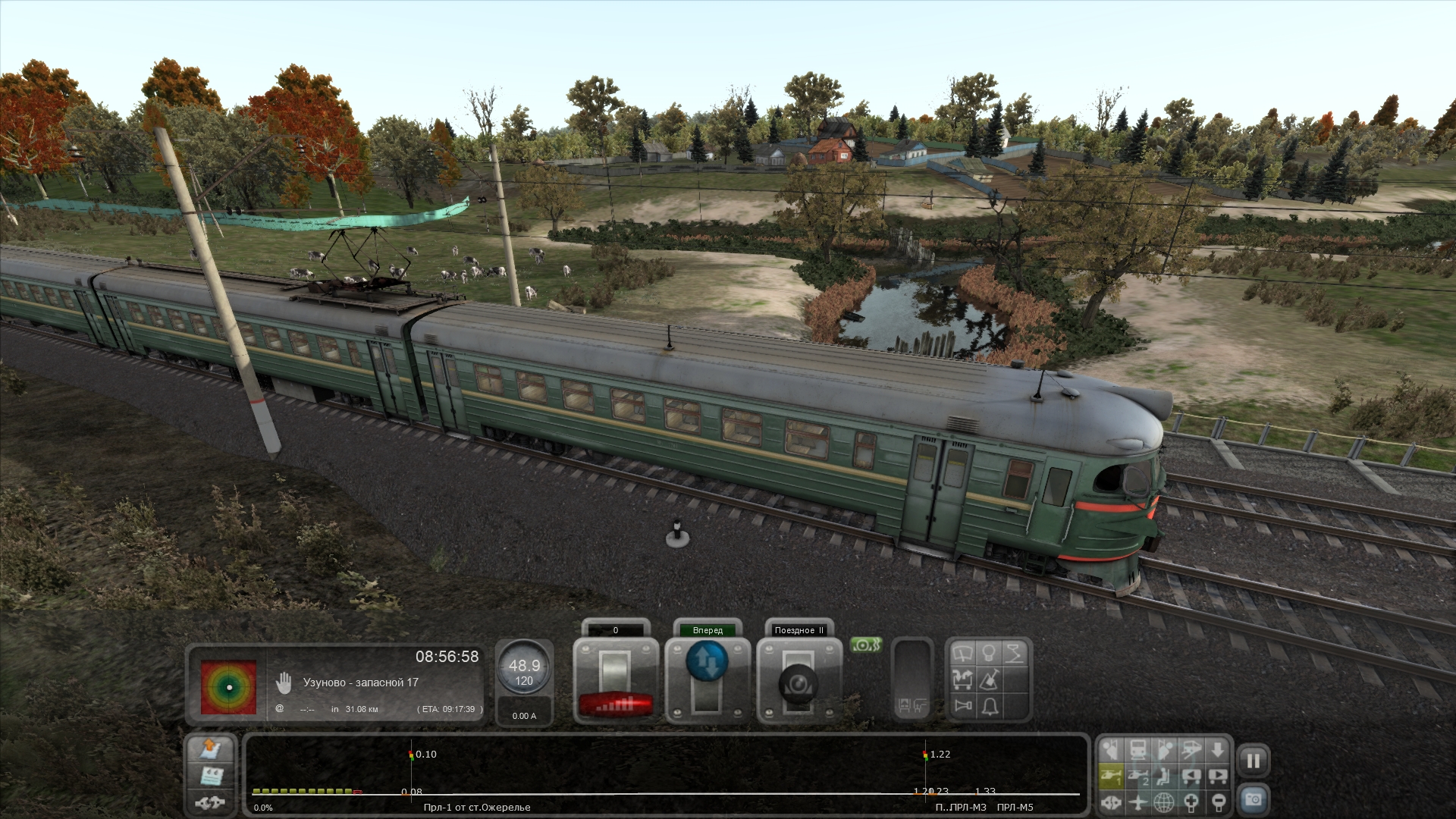Select helicopter camera view 1

pos(1111,776)
